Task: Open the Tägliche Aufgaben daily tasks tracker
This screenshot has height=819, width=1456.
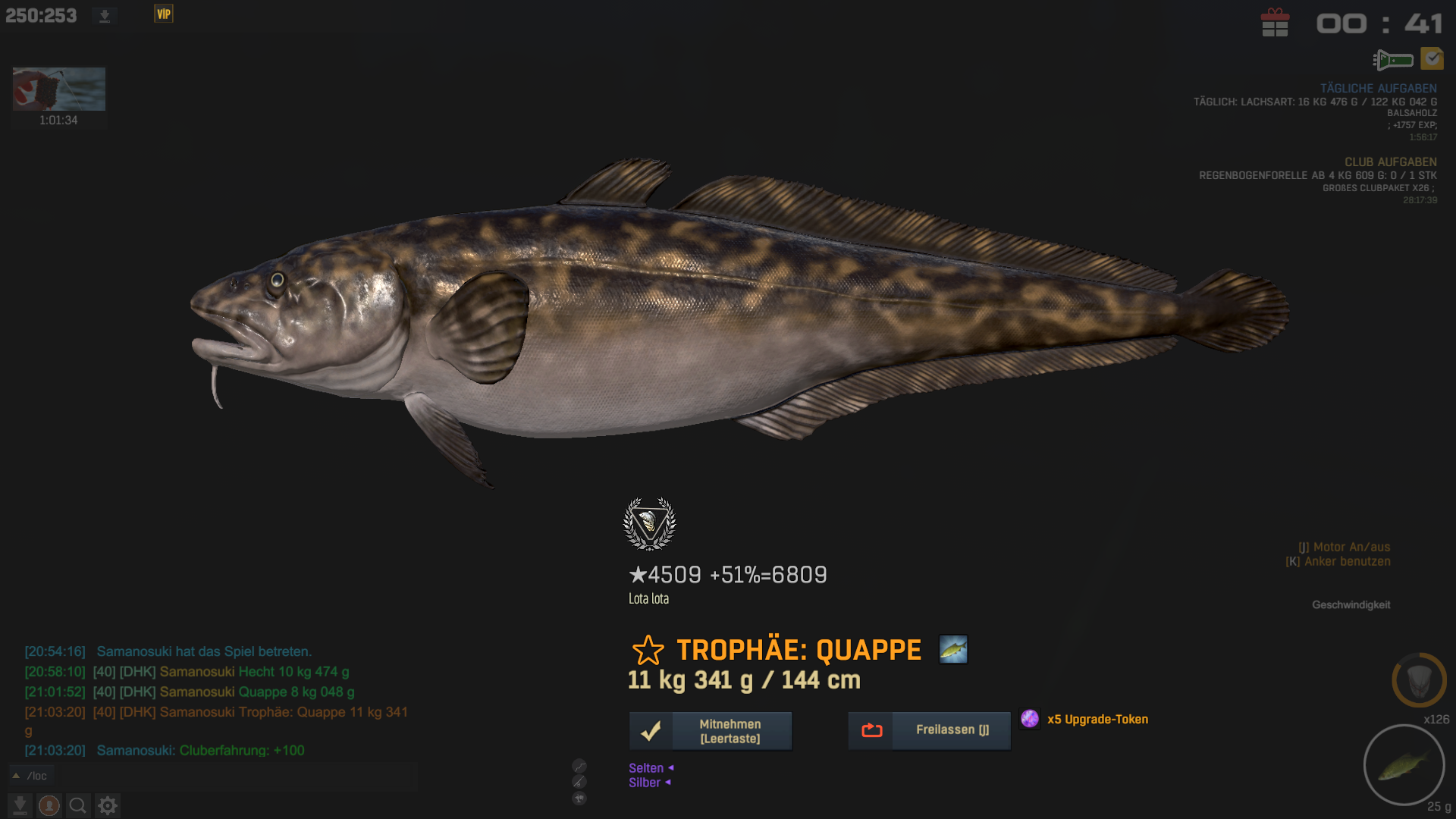Action: 1378,89
